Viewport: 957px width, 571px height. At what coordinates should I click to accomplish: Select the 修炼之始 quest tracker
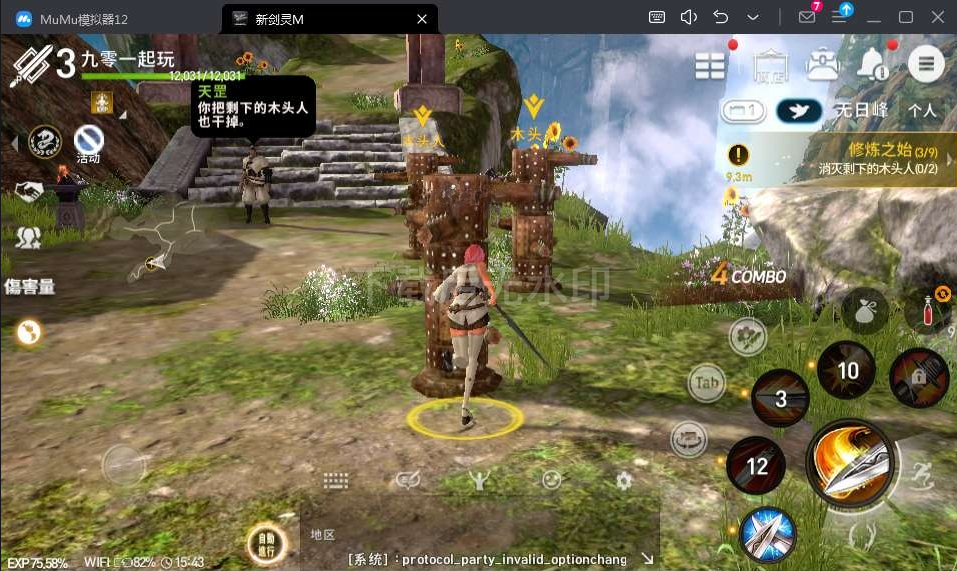point(840,158)
